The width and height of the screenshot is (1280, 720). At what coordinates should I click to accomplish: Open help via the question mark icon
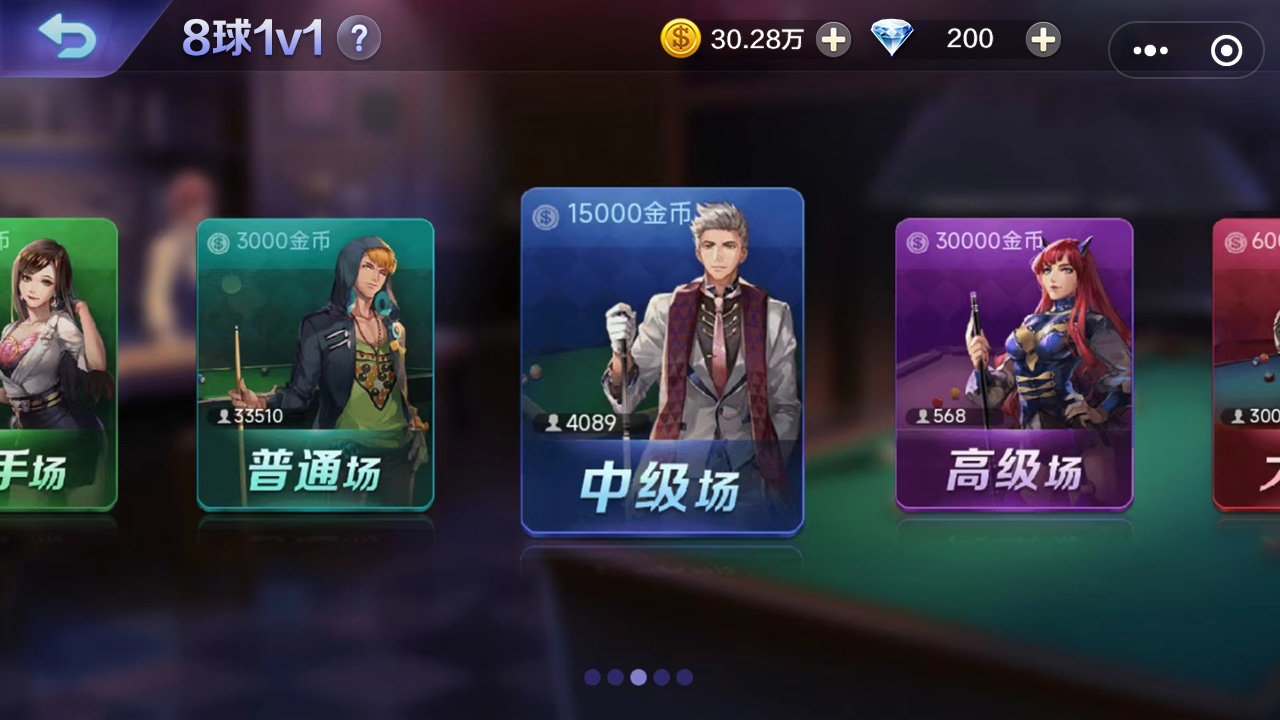[358, 37]
